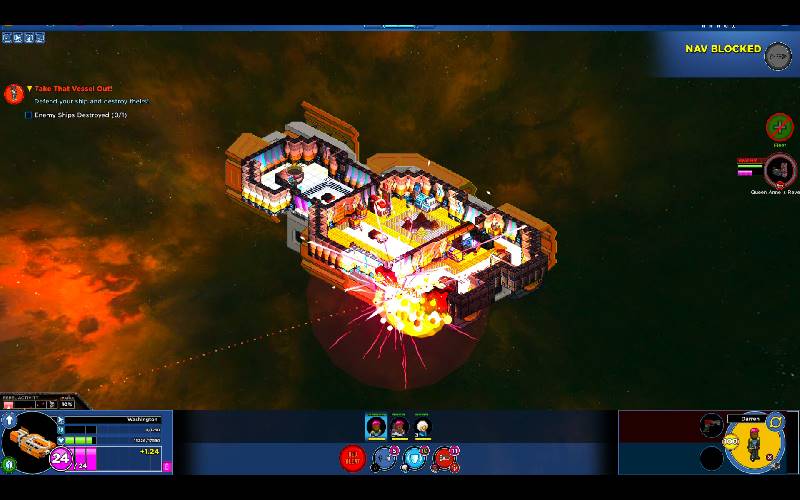The width and height of the screenshot is (800, 500).
Task: Select the Queen Anne's Revenge enemy ship target
Action: pyautogui.click(x=780, y=169)
